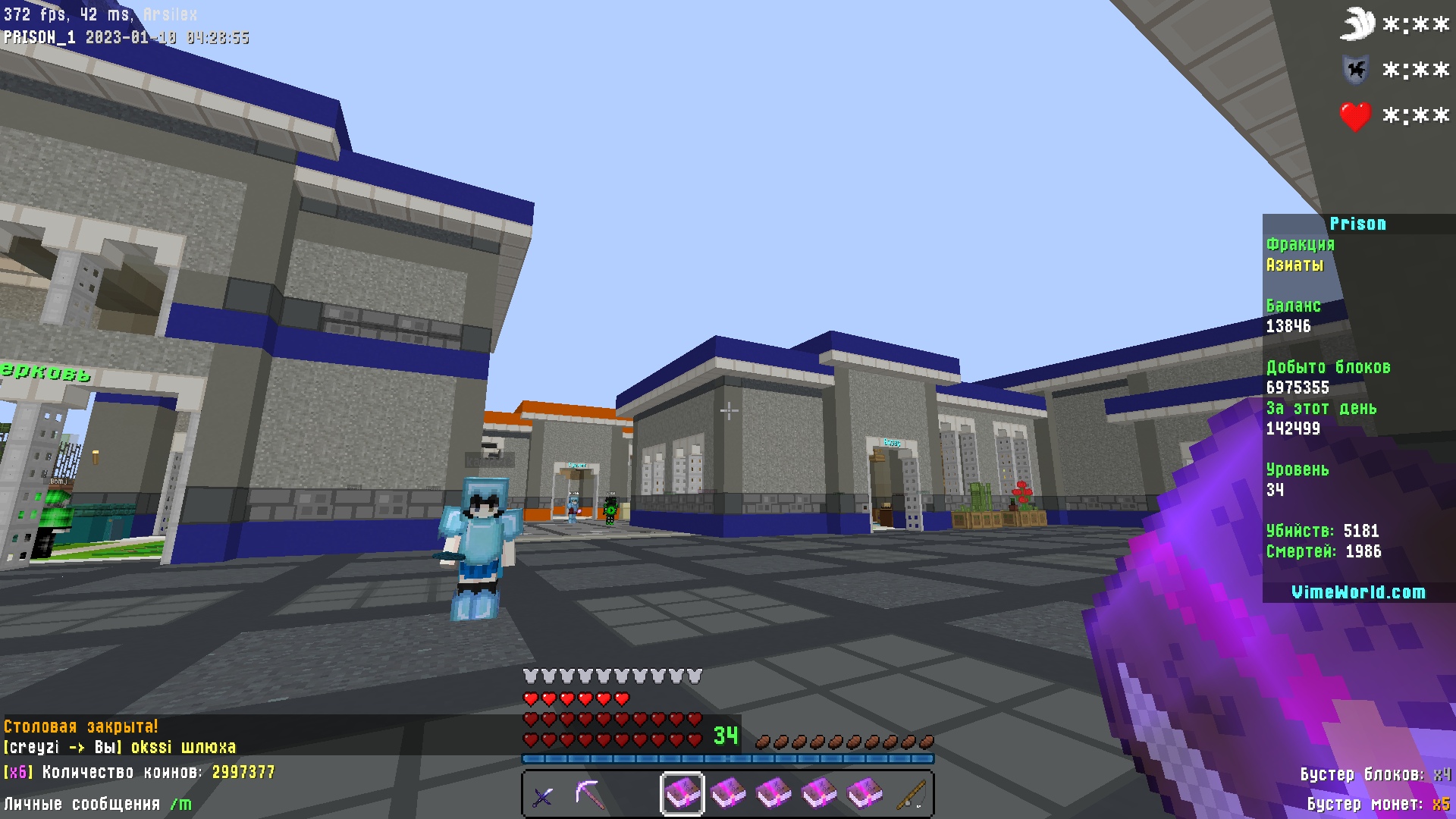Click the red heart timer icon
1456x819 pixels.
coord(1357,116)
